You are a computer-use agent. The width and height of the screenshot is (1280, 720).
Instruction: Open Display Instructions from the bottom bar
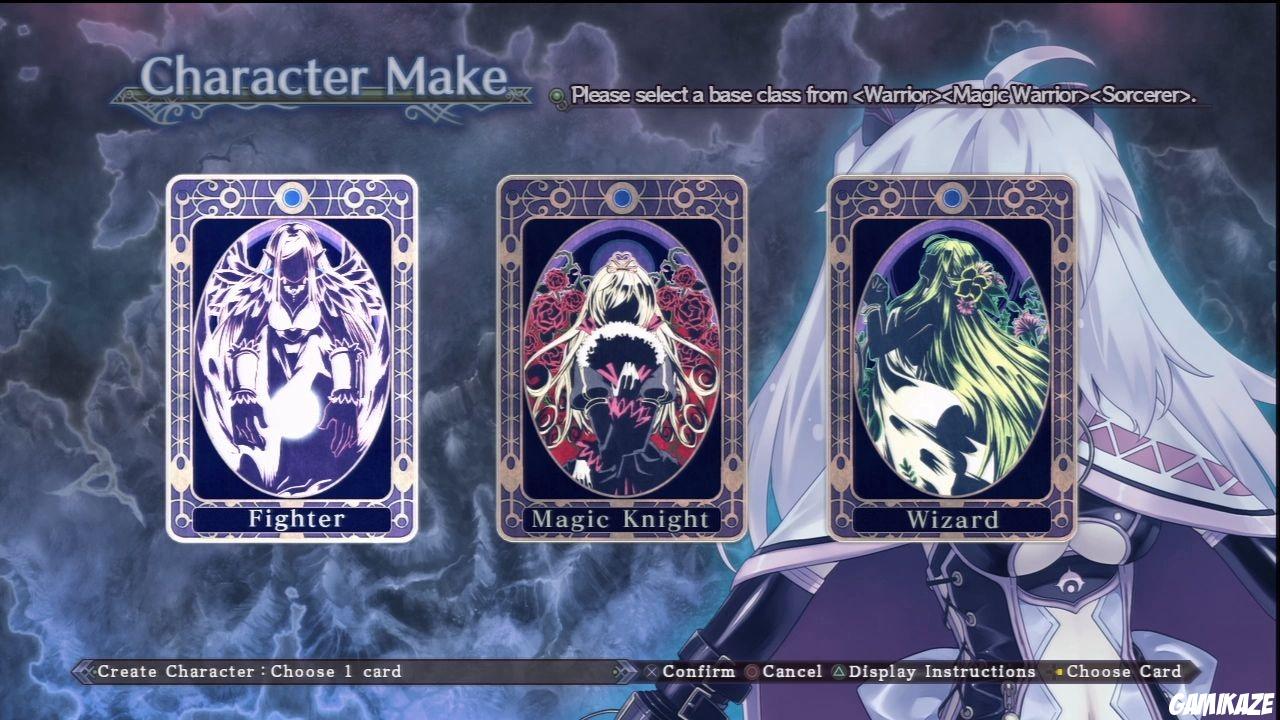click(940, 671)
